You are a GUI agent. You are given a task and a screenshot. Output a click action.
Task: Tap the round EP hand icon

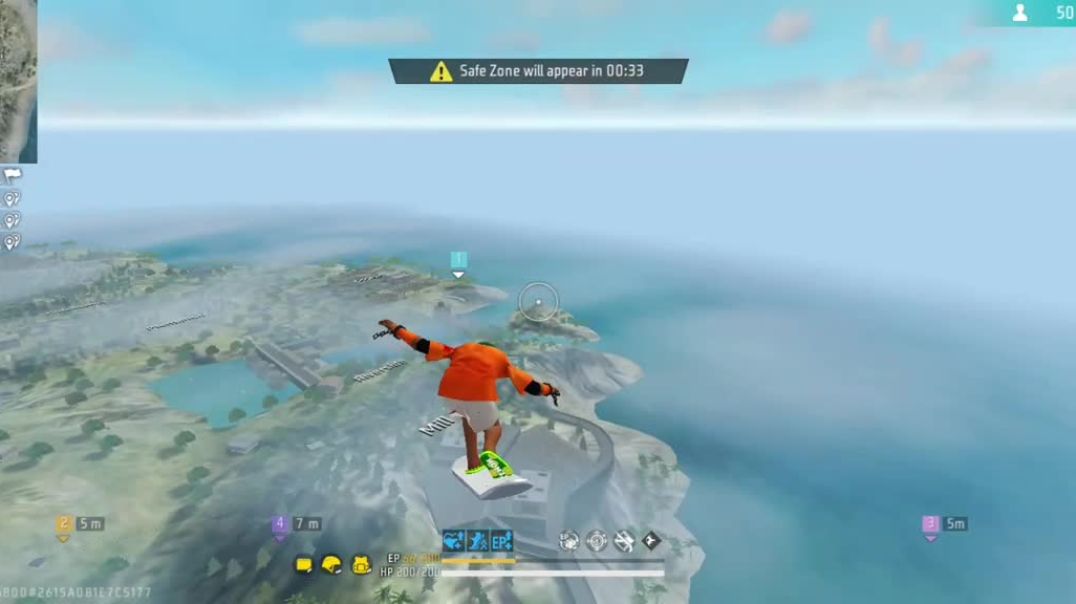(569, 541)
